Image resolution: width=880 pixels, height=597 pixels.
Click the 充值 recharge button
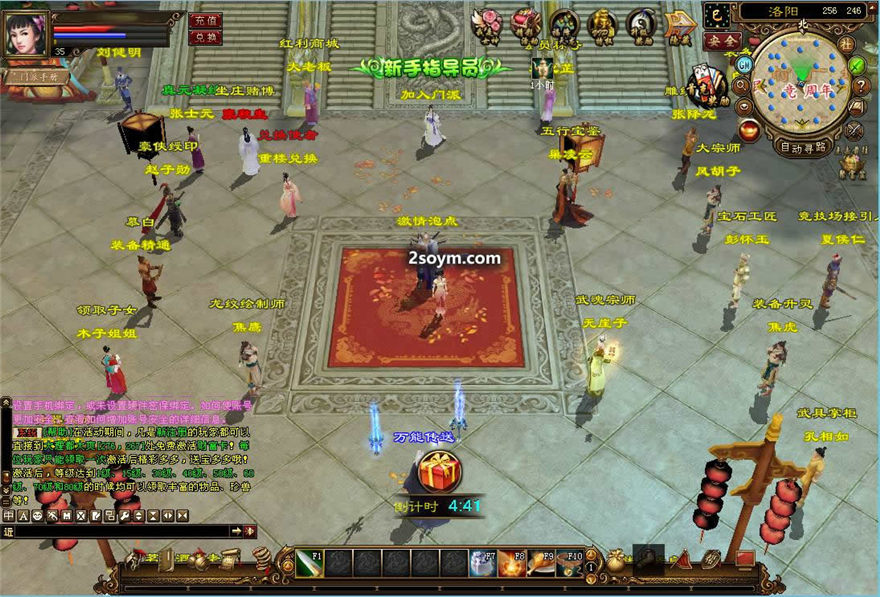205,20
